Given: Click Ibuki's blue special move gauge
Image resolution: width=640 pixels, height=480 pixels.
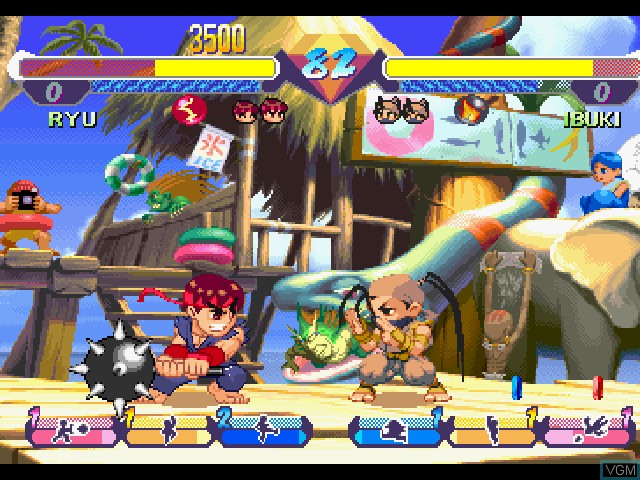Looking at the screenshot, I should pyautogui.click(x=392, y=430).
